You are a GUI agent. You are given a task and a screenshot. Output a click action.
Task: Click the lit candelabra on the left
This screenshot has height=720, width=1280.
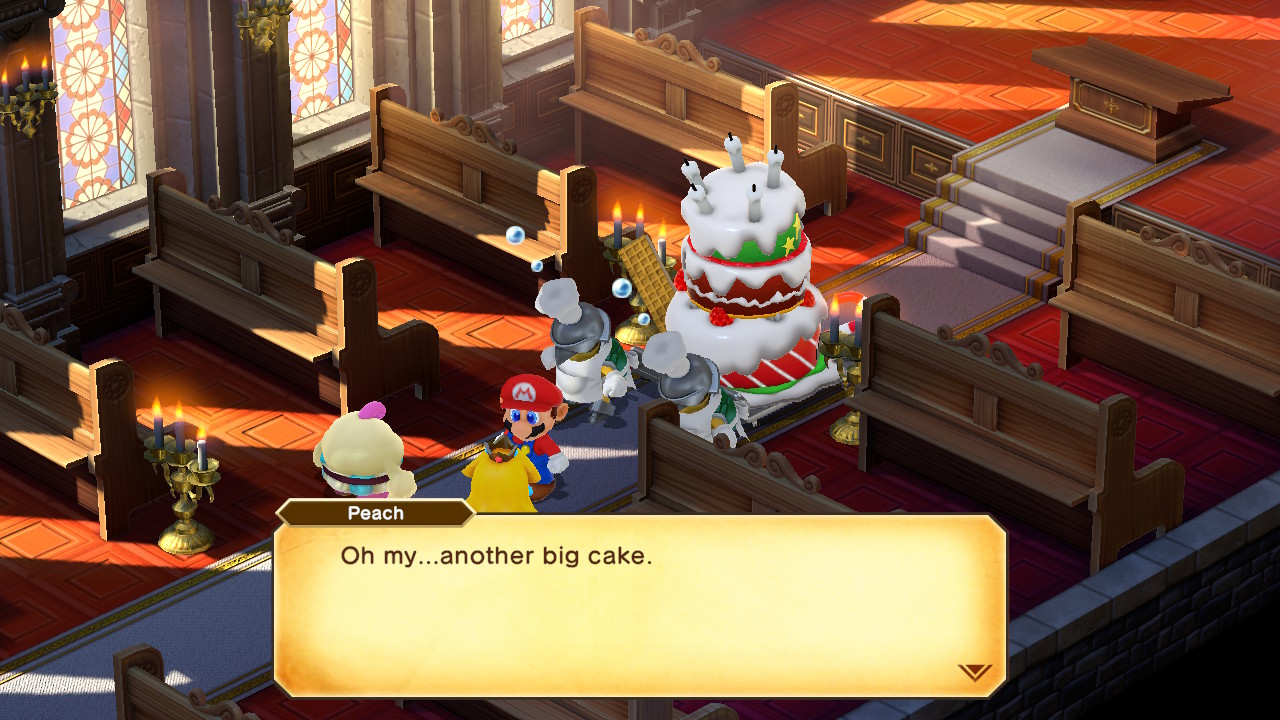click(183, 470)
